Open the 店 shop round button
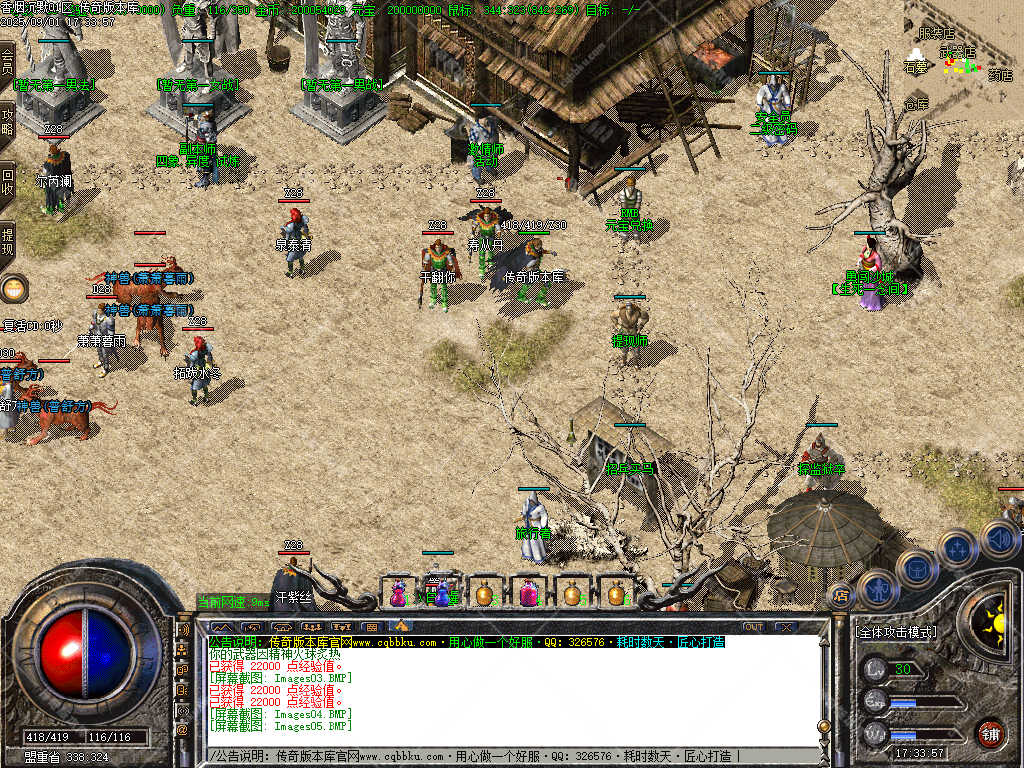1024x768 pixels. pyautogui.click(x=841, y=597)
